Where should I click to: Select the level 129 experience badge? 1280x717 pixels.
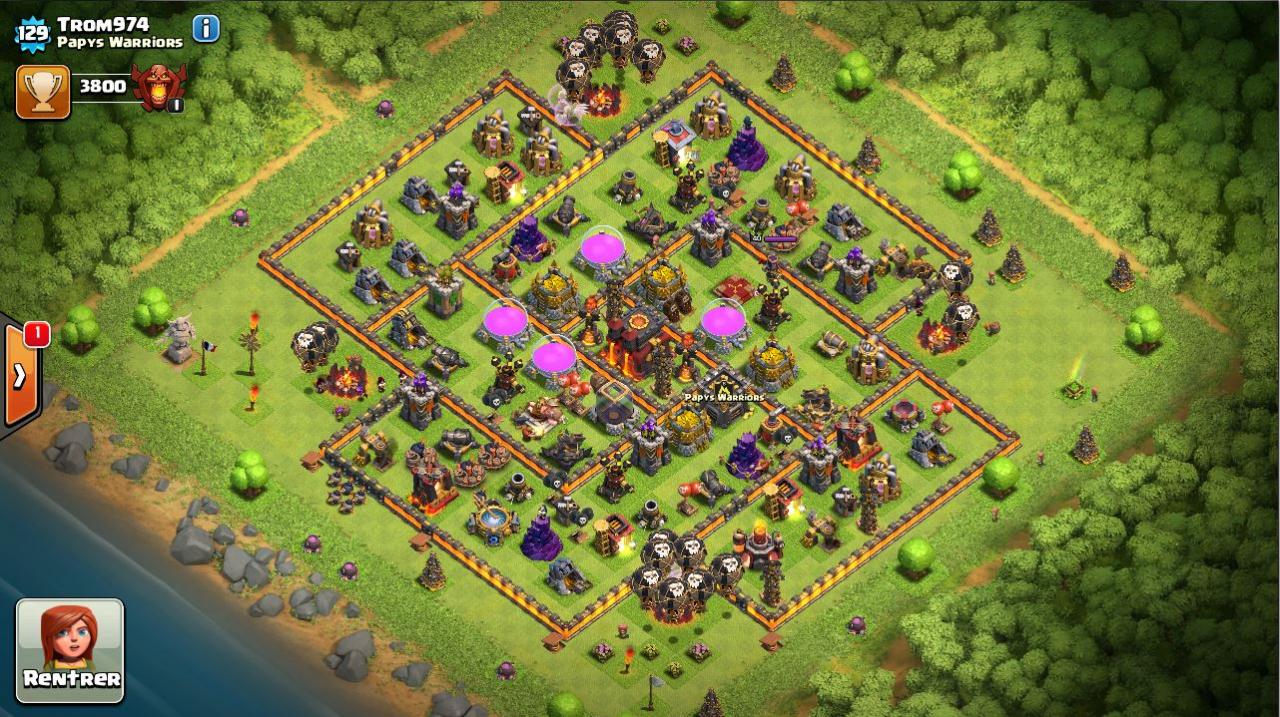tap(31, 33)
